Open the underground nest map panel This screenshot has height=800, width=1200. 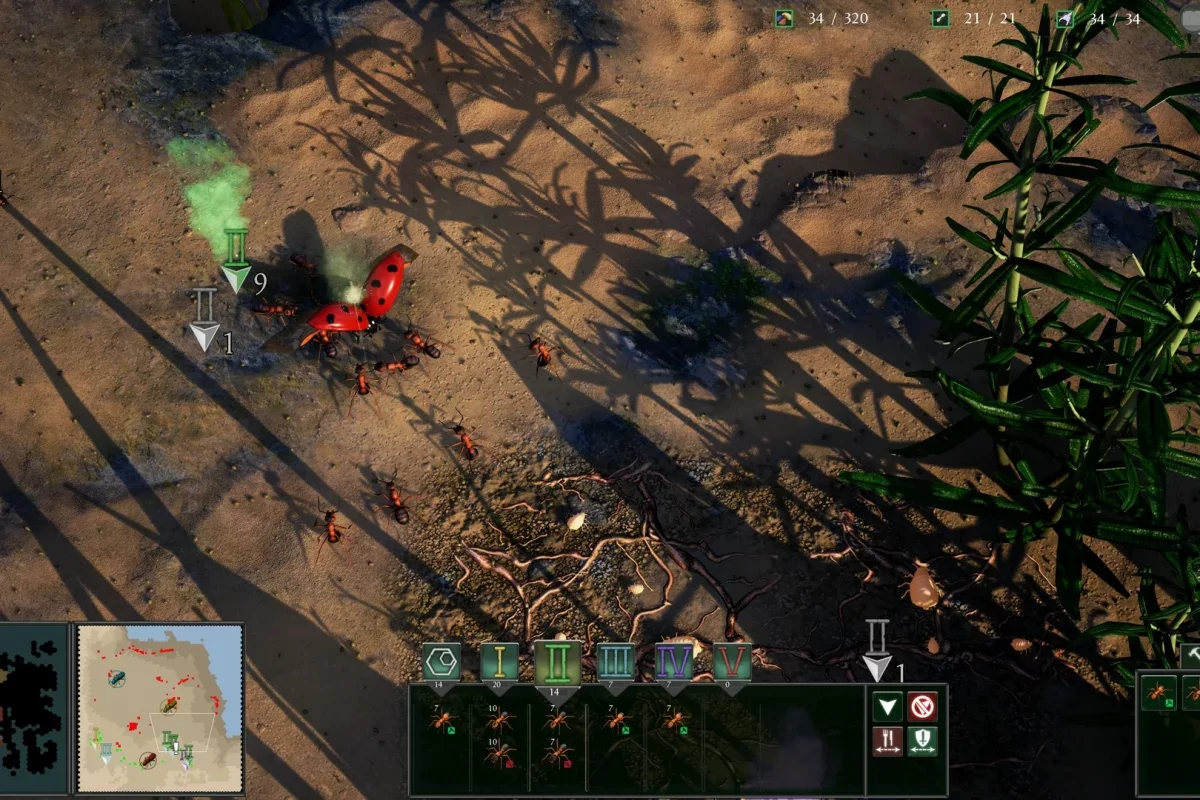tap(33, 708)
